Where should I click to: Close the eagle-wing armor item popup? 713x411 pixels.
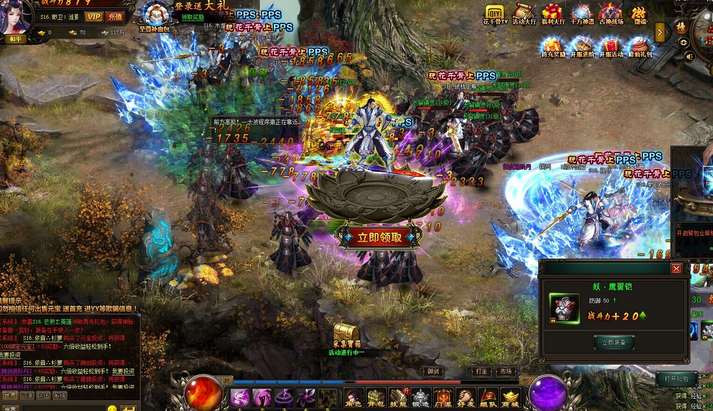[676, 268]
